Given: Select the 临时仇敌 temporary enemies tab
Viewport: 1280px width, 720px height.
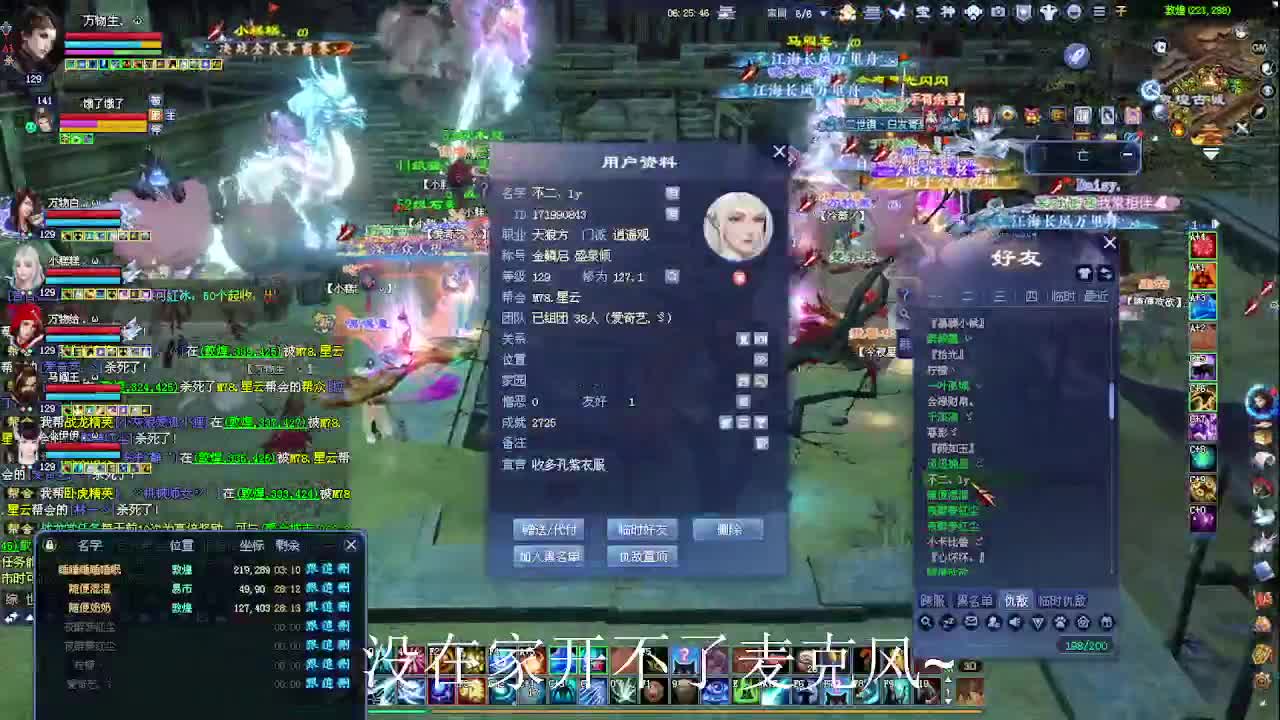Looking at the screenshot, I should [x=1065, y=601].
